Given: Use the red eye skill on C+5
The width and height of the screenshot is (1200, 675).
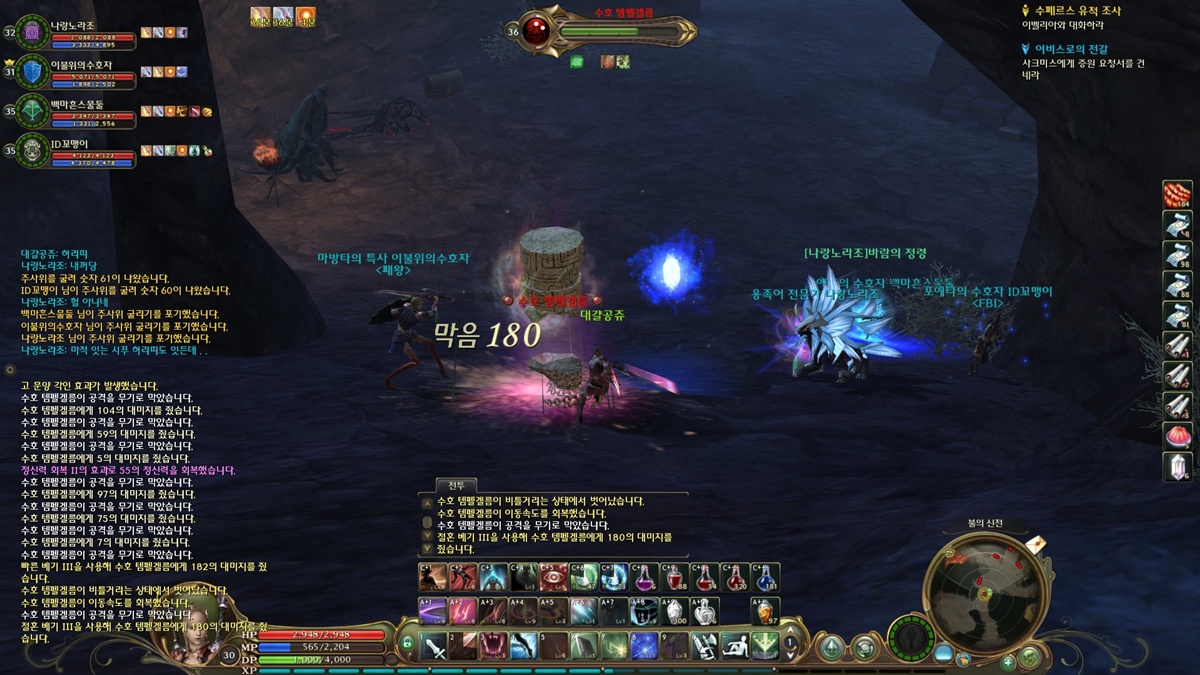Looking at the screenshot, I should 553,577.
